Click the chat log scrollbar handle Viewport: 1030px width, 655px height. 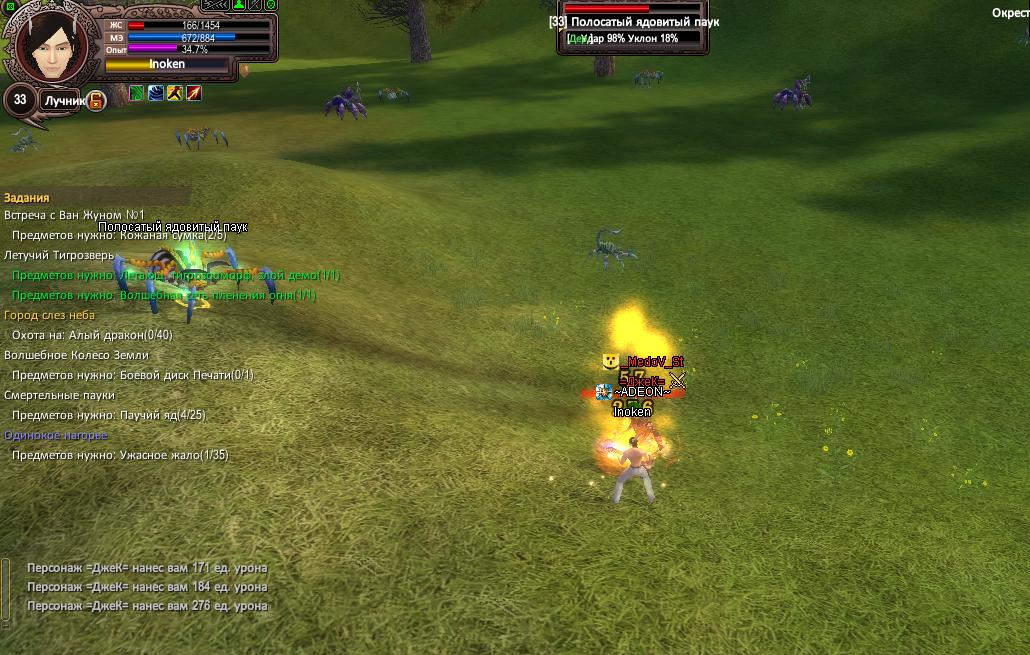pos(5,588)
